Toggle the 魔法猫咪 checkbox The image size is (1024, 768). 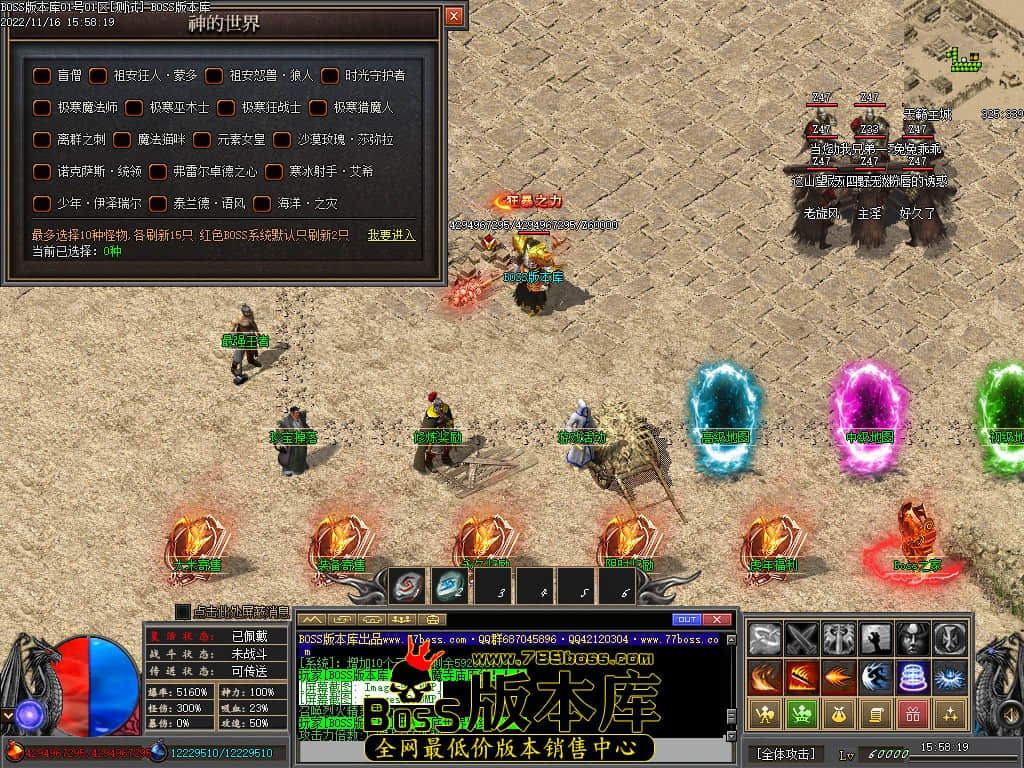(122, 140)
